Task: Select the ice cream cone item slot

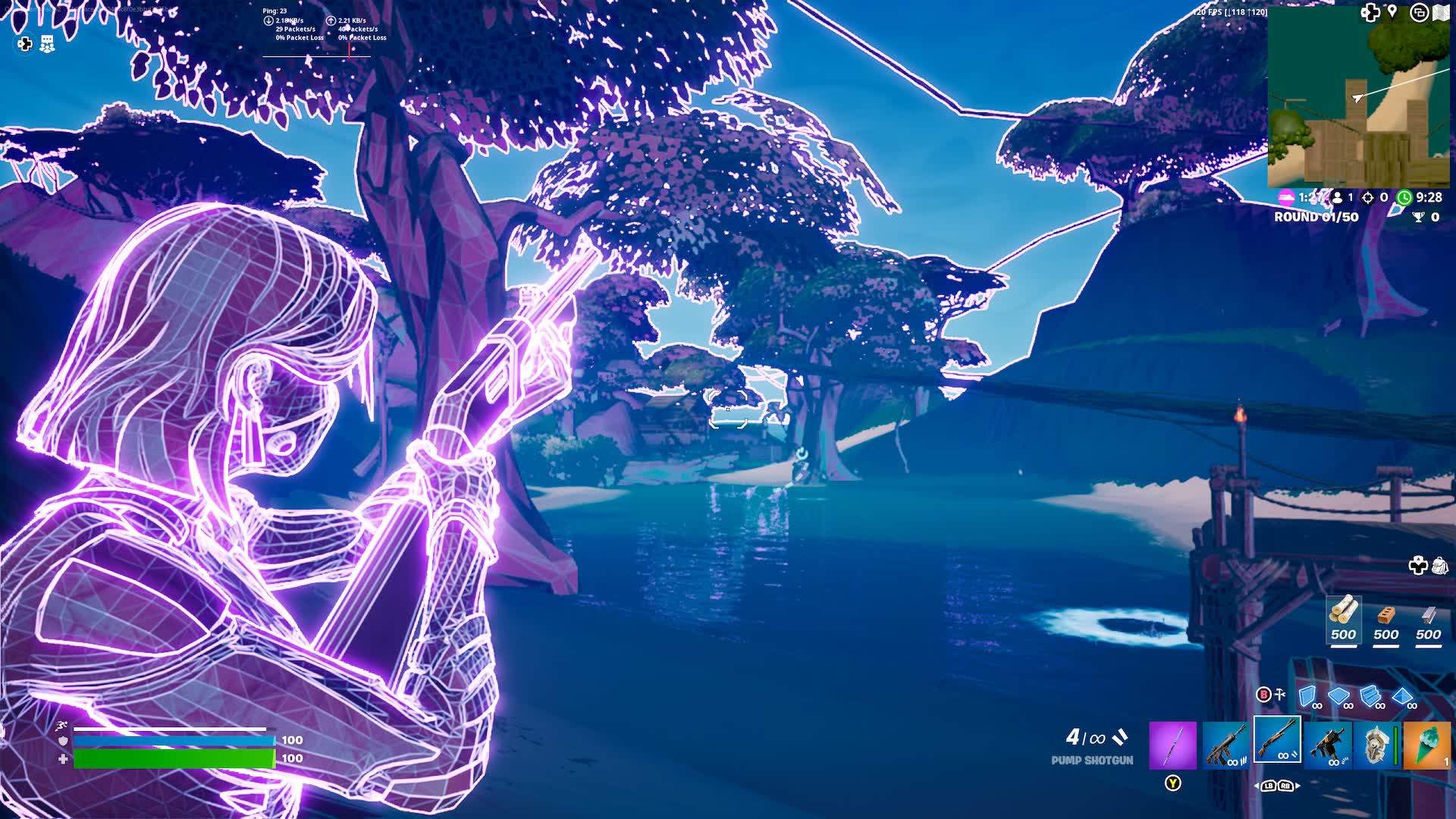Action: (1426, 744)
